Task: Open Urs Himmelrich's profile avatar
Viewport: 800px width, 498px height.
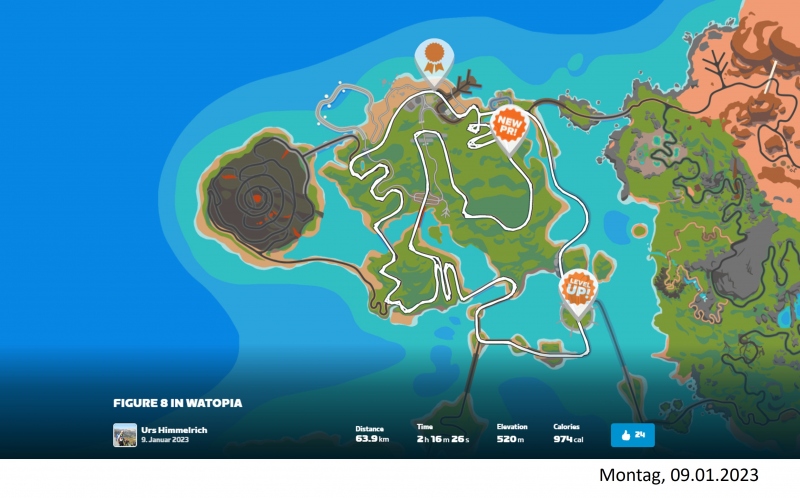Action: [x=125, y=435]
